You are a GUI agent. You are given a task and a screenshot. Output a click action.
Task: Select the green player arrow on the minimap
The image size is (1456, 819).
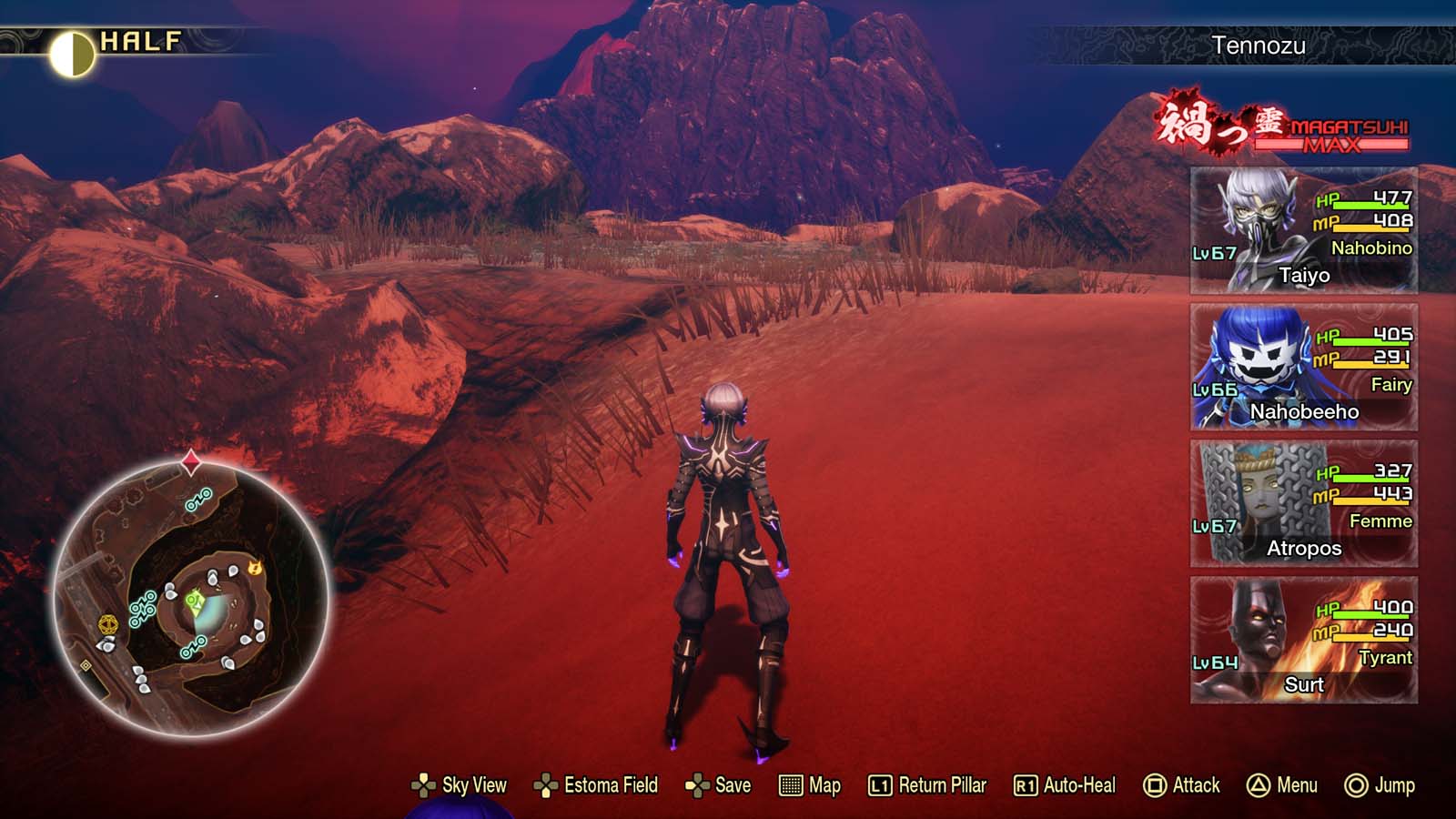point(194,601)
